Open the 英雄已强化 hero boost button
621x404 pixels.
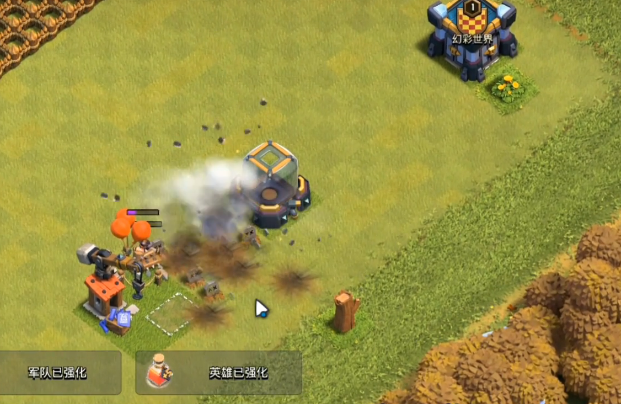point(219,372)
